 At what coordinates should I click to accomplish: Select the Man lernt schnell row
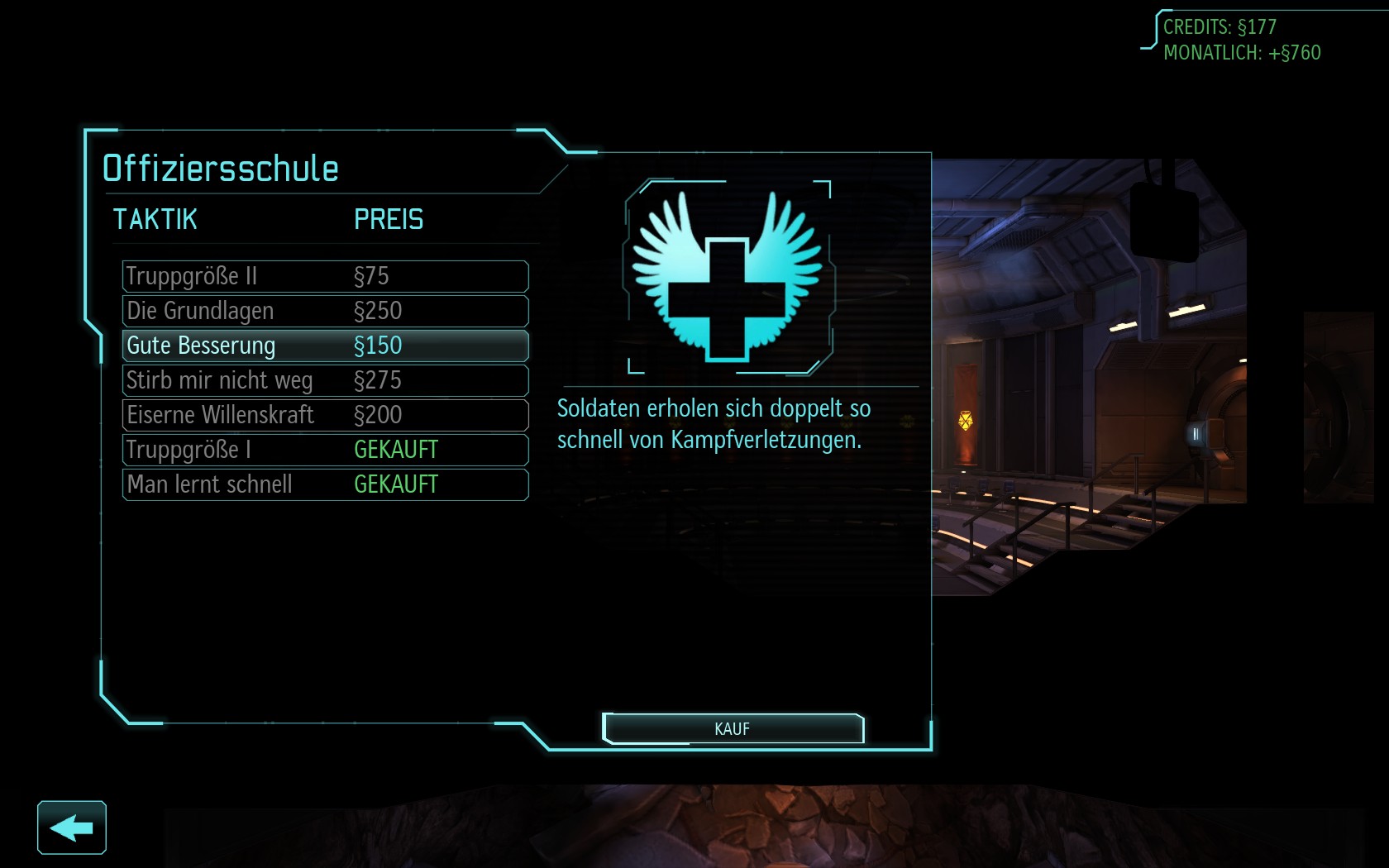click(325, 484)
